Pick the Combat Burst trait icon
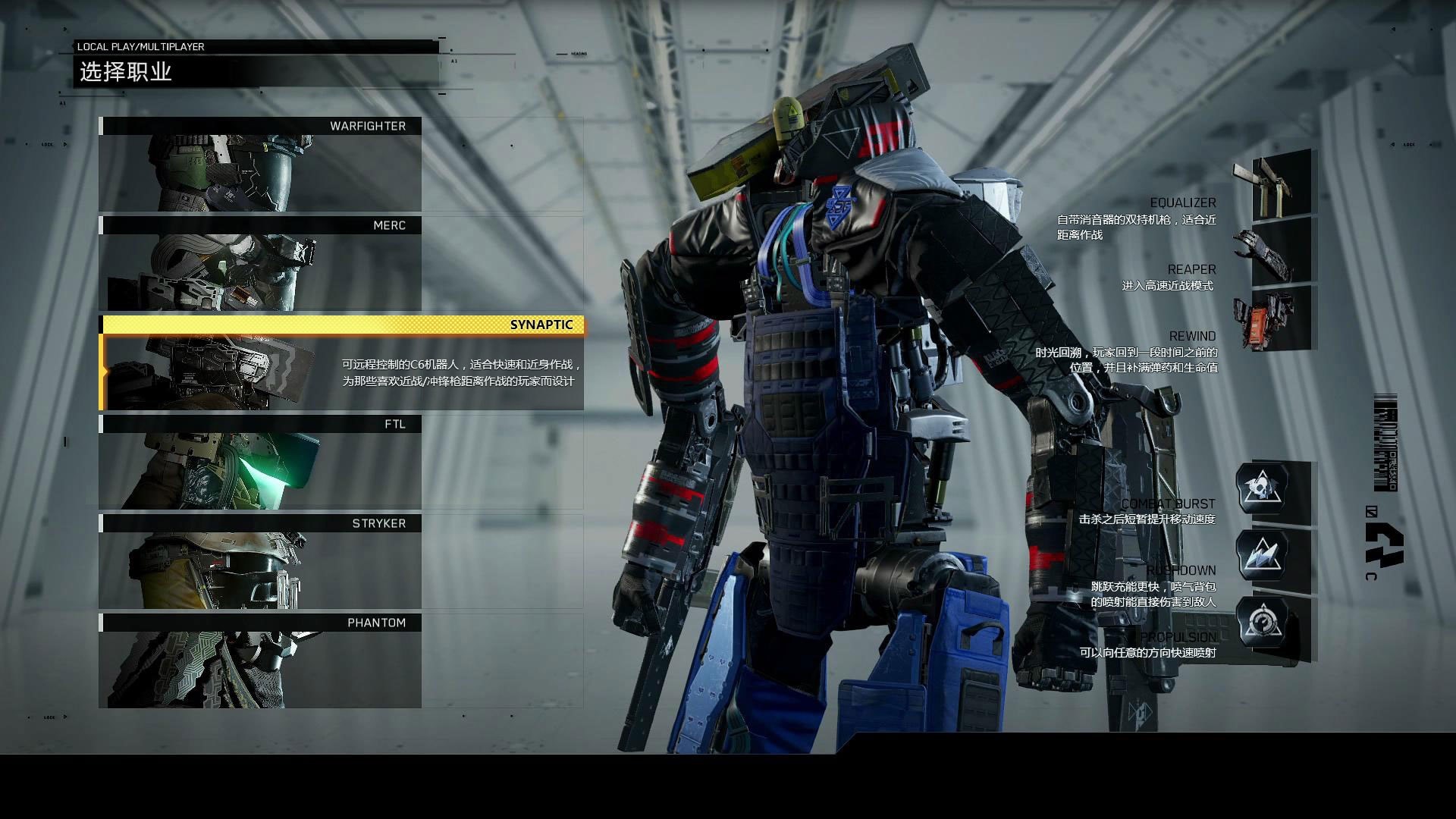 1262,488
